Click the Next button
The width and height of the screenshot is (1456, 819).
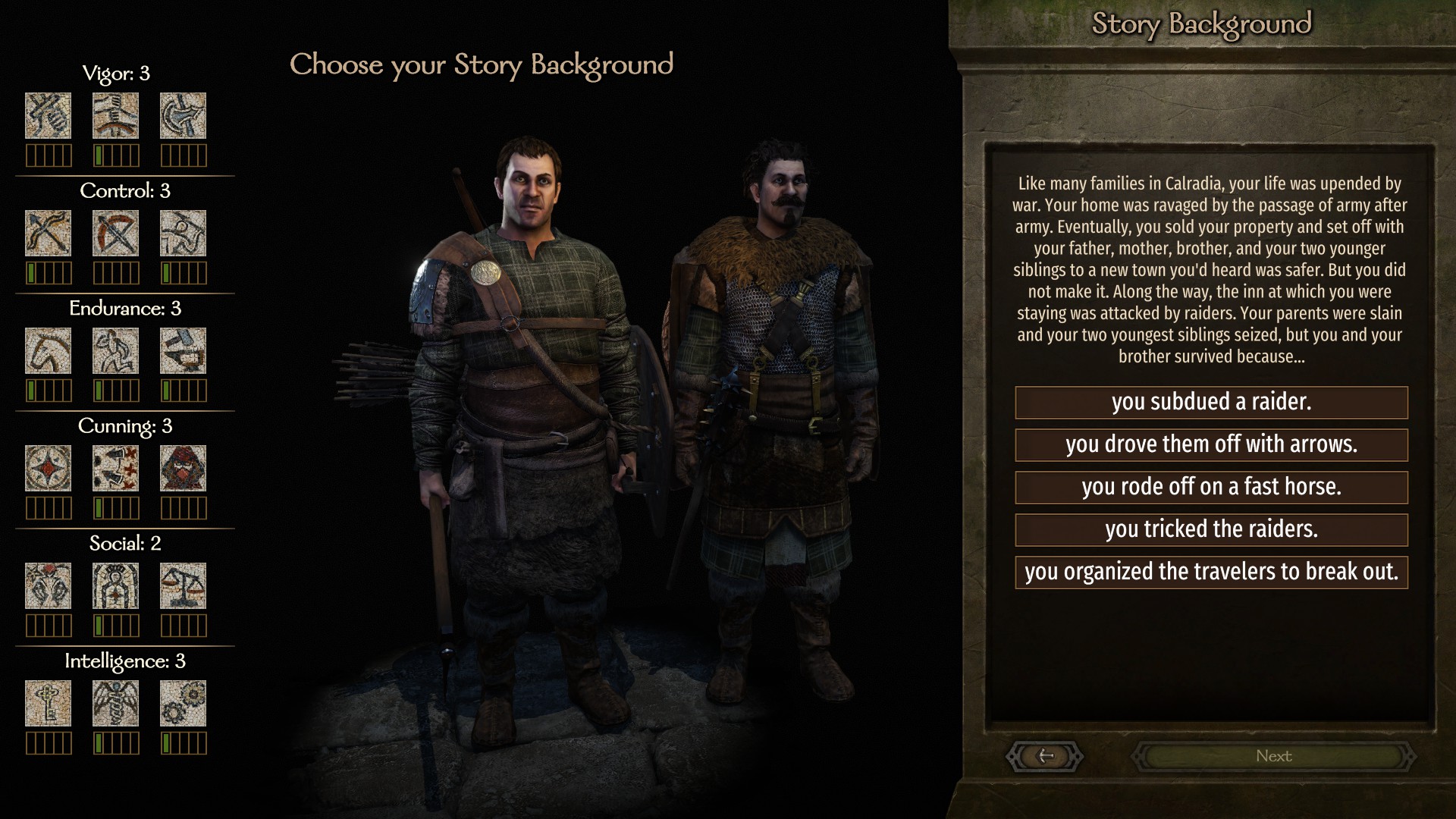click(1273, 756)
